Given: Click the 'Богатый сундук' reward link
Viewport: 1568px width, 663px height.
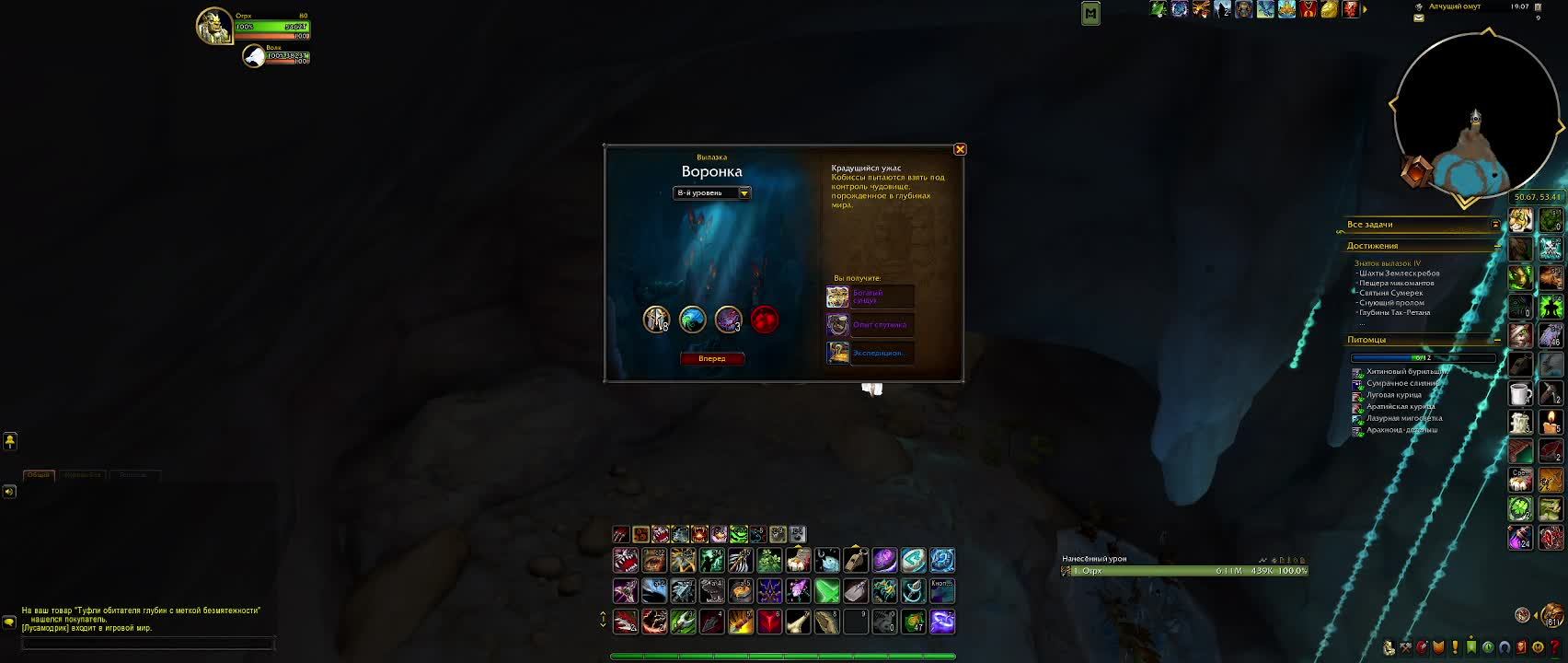Looking at the screenshot, I should tap(870, 297).
